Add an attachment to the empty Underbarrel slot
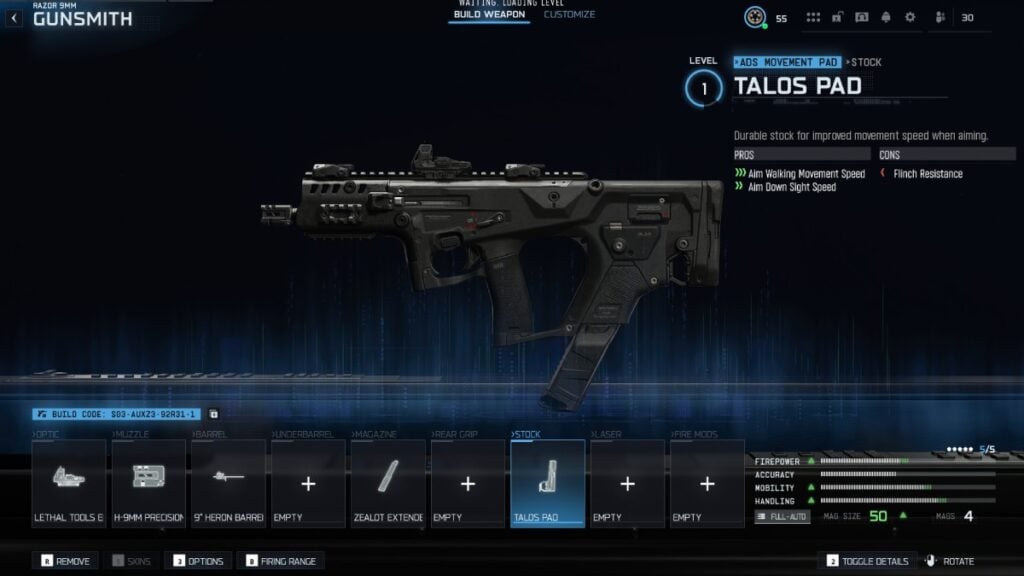 [308, 483]
